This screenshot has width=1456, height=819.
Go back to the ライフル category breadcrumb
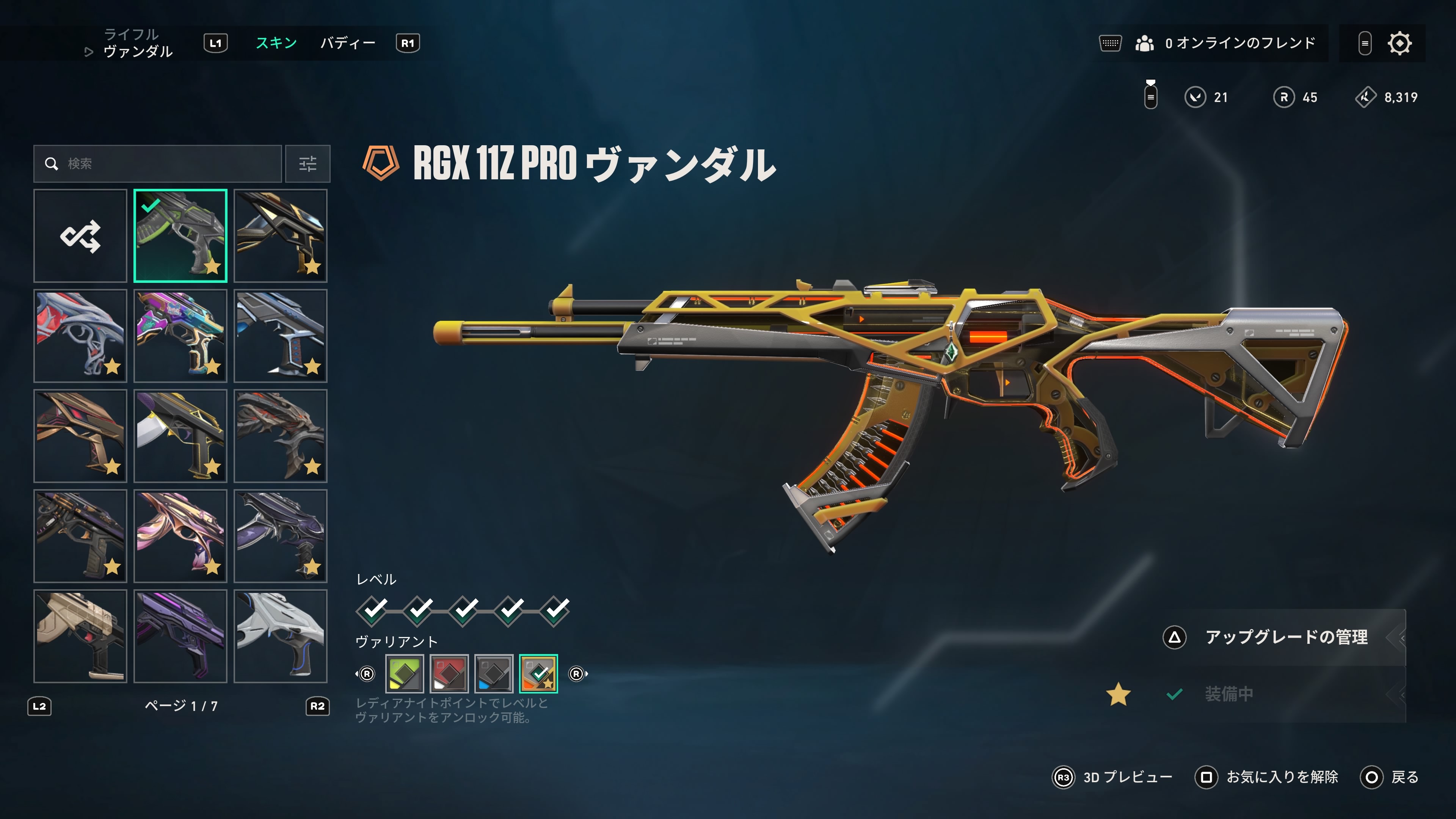click(131, 35)
